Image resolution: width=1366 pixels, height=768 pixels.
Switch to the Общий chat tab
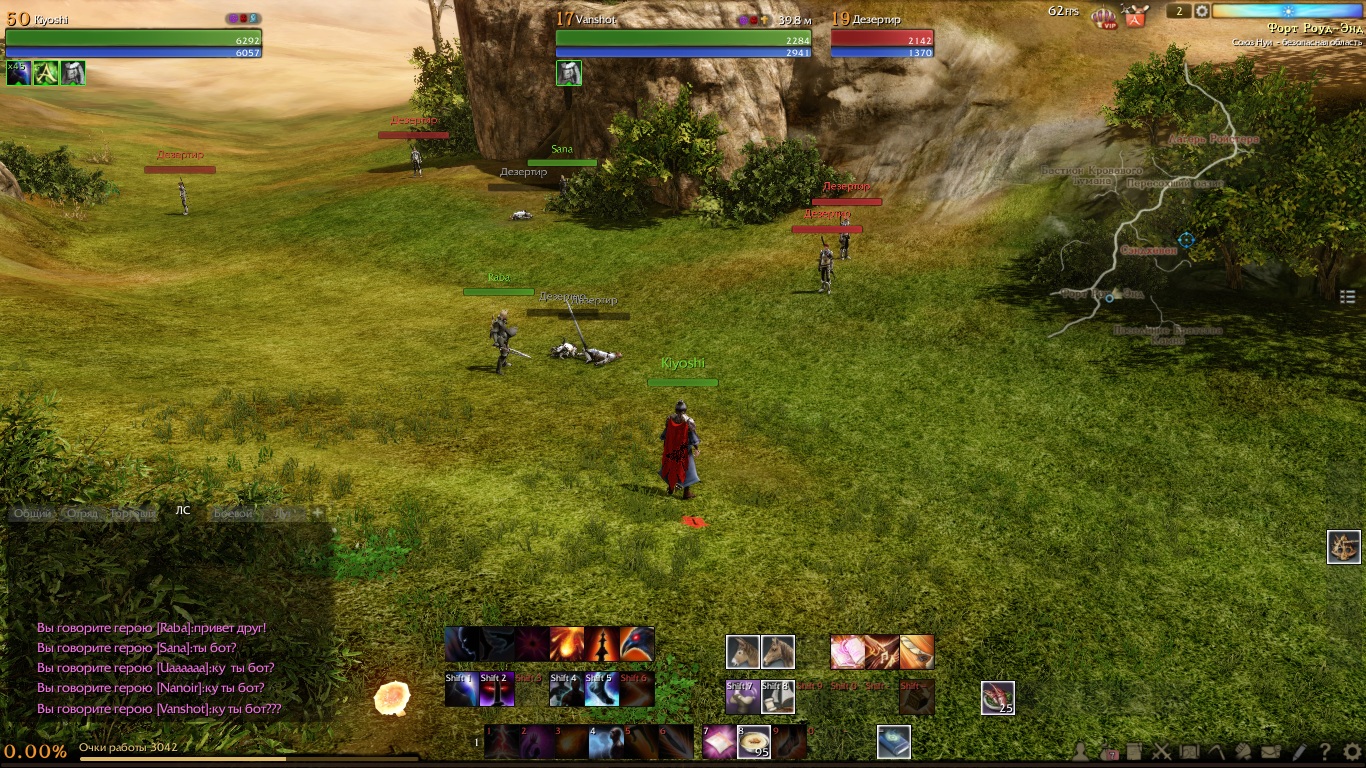pyautogui.click(x=32, y=513)
